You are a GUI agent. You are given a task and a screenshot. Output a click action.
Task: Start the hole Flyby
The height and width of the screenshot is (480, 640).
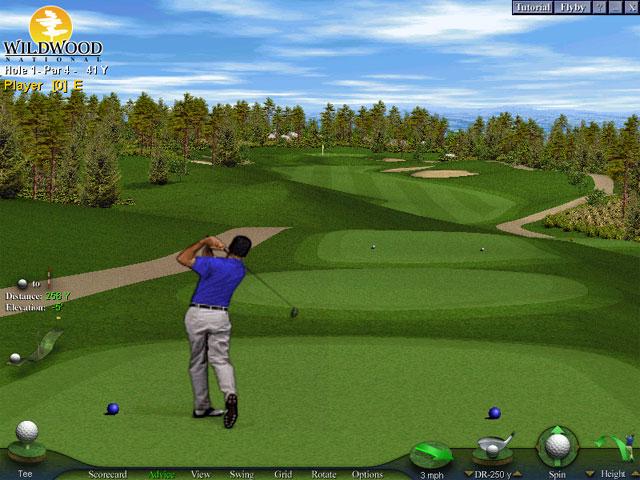pos(573,8)
